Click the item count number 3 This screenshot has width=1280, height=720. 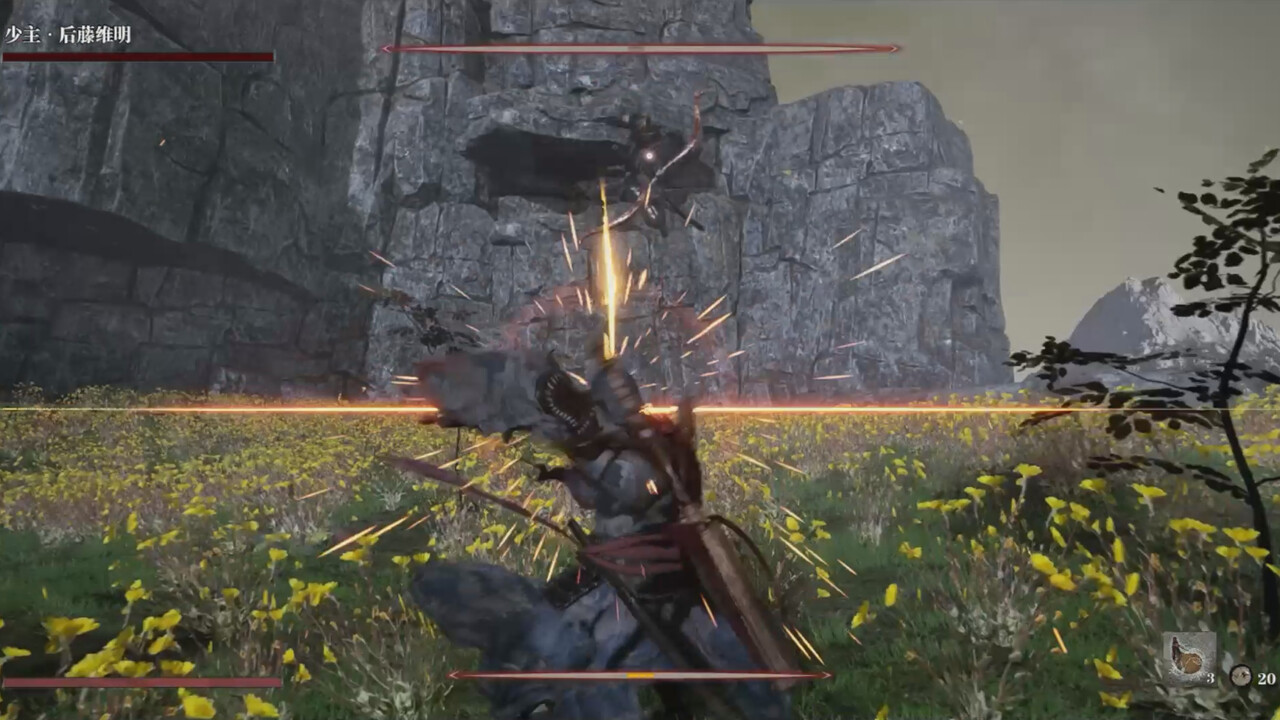(1211, 679)
